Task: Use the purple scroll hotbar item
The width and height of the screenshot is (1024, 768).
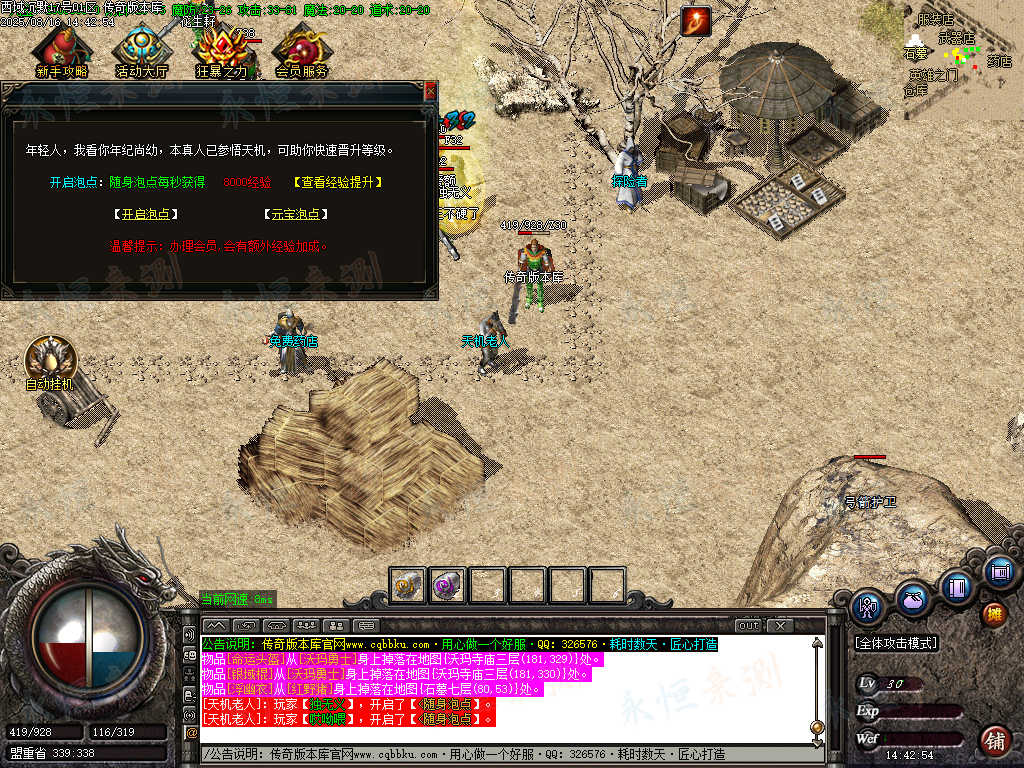Action: coord(447,585)
